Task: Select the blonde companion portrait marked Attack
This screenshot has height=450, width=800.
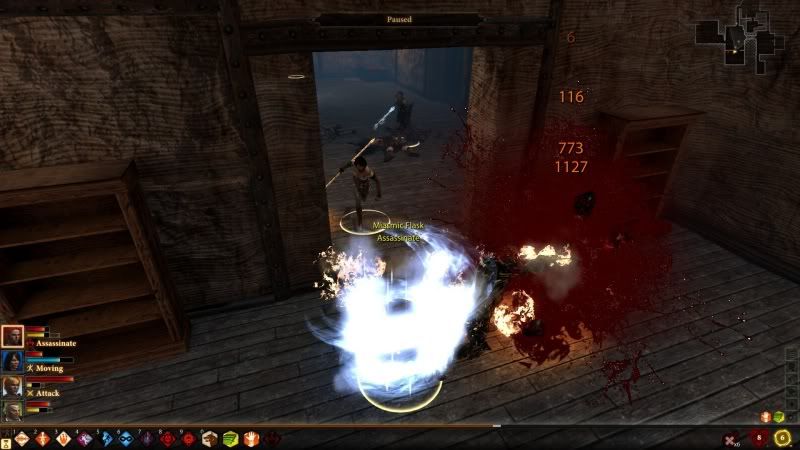Action: [x=12, y=385]
